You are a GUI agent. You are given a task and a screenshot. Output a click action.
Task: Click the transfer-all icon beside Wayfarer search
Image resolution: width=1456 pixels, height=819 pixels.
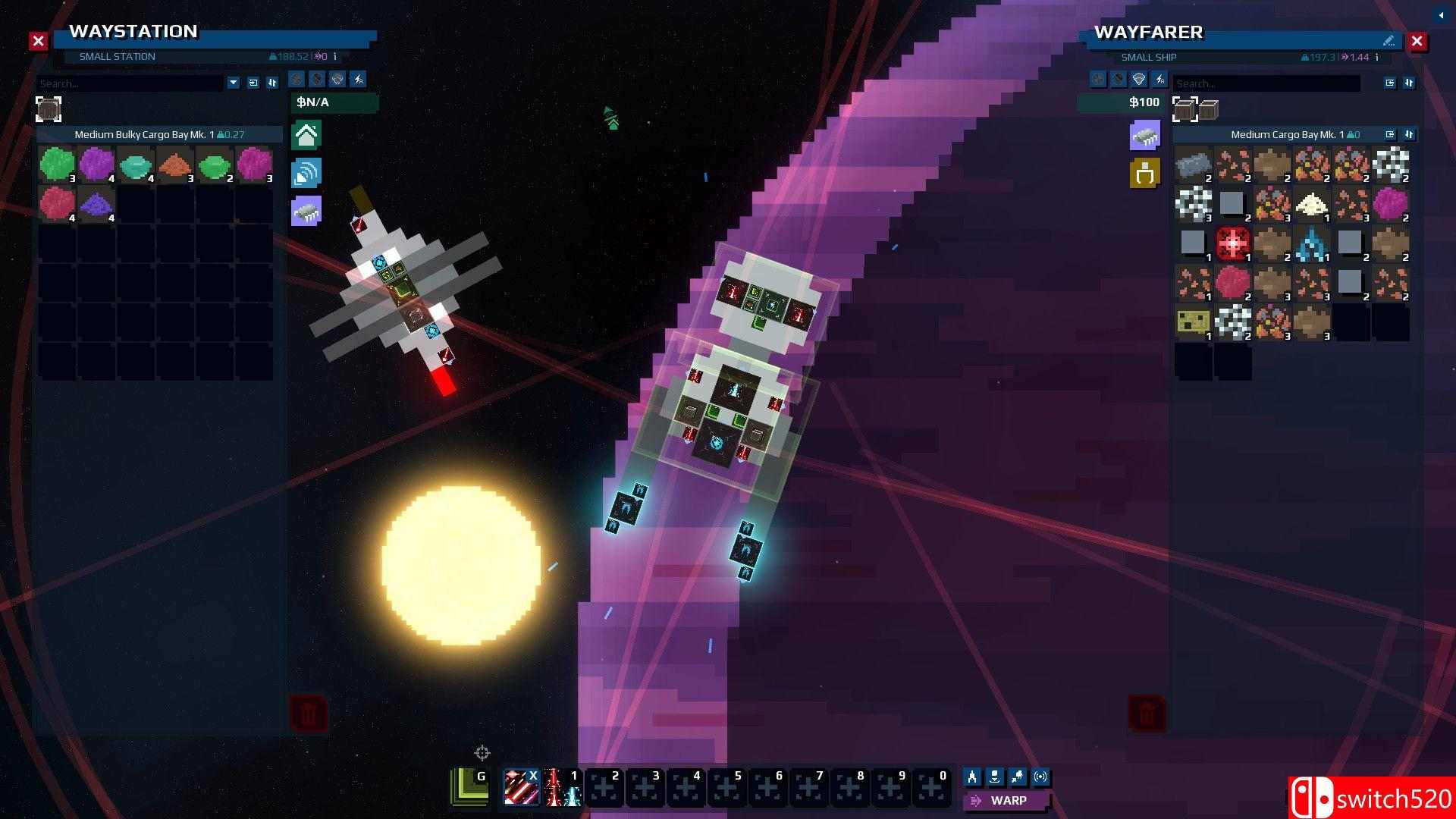1389,83
